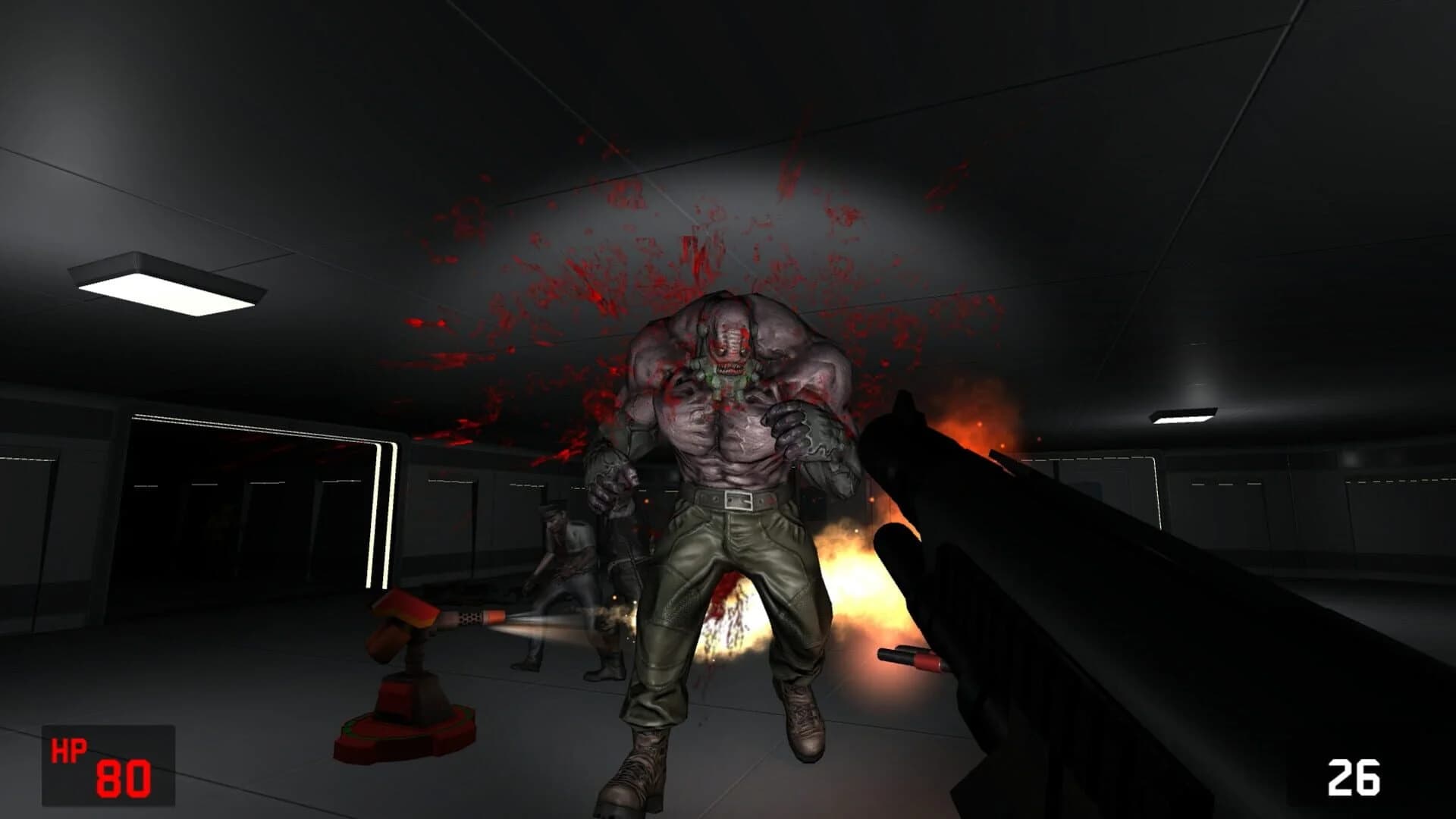Viewport: 1456px width, 819px height.
Task: Click the dark doorway on the left
Action: click(212, 516)
